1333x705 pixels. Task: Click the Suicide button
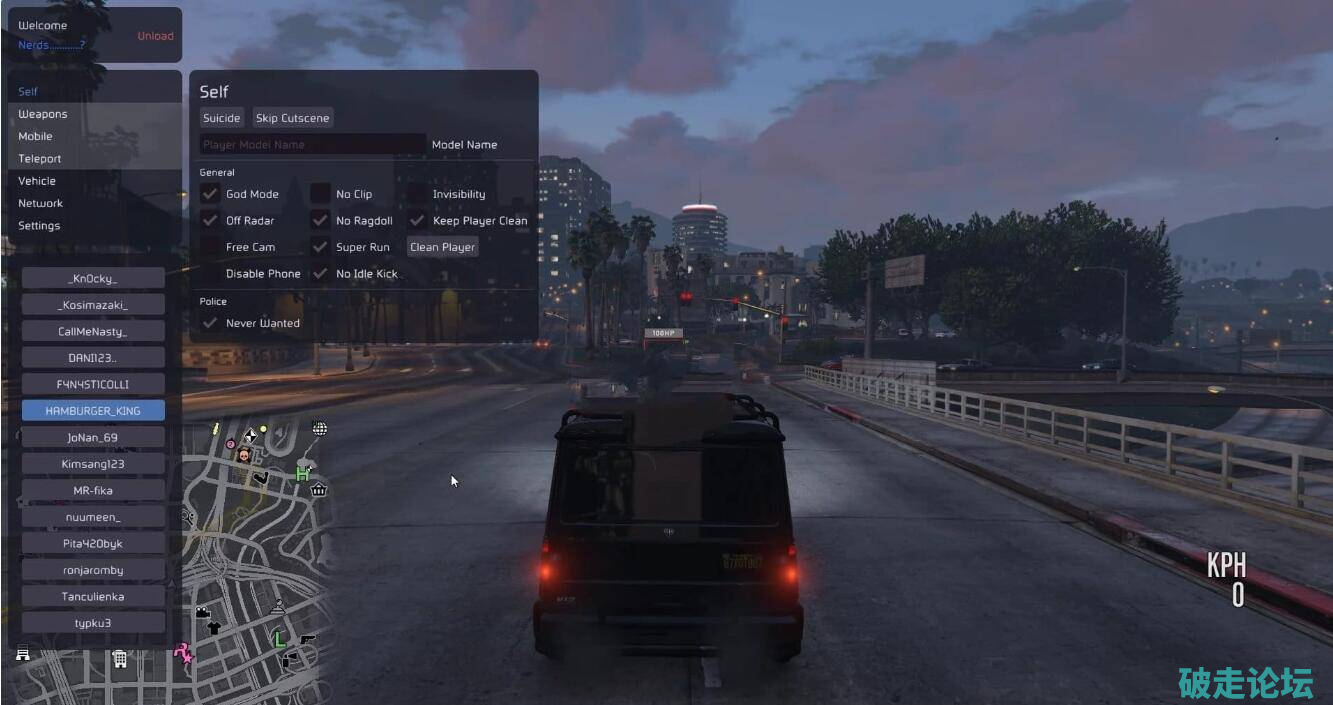click(x=221, y=118)
